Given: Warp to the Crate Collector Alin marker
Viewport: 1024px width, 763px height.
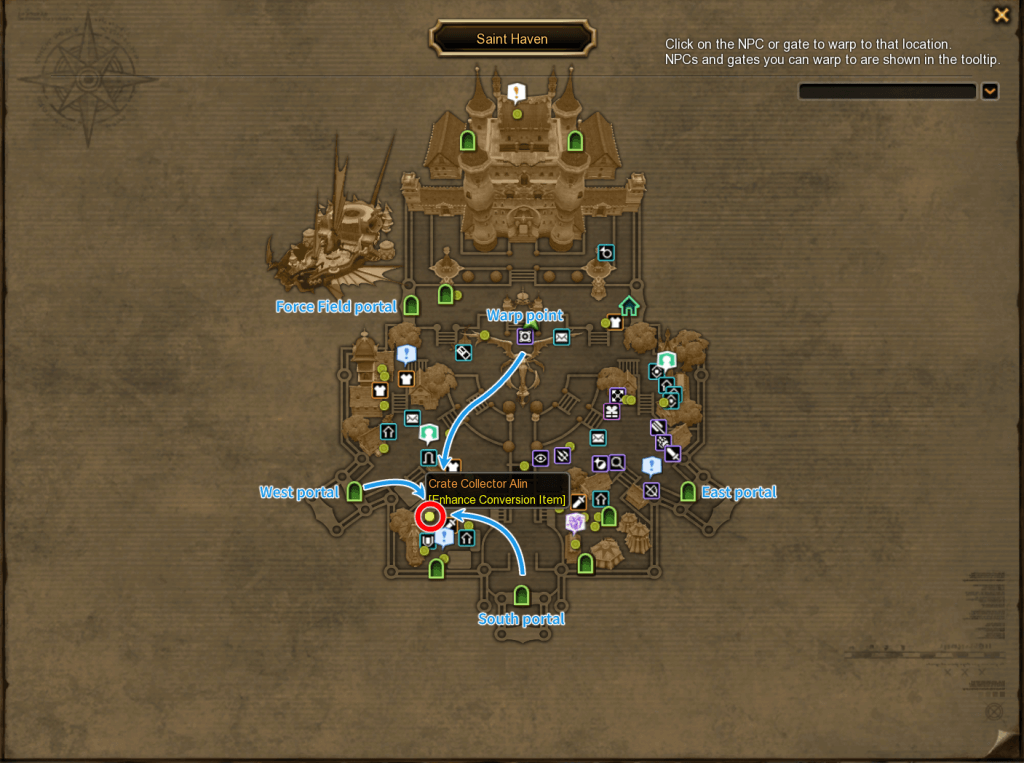Looking at the screenshot, I should 430,517.
